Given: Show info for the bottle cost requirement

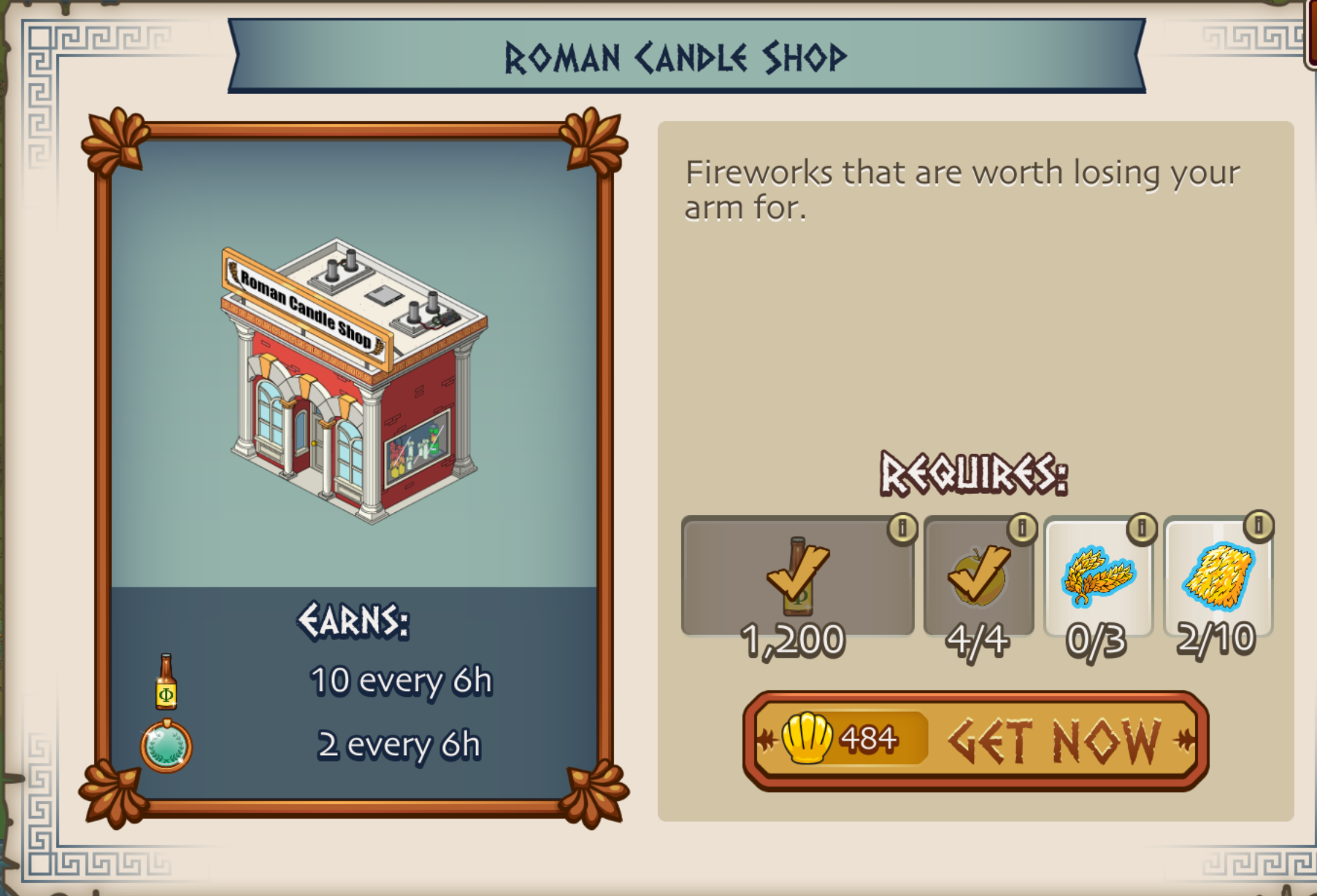Looking at the screenshot, I should (x=902, y=528).
